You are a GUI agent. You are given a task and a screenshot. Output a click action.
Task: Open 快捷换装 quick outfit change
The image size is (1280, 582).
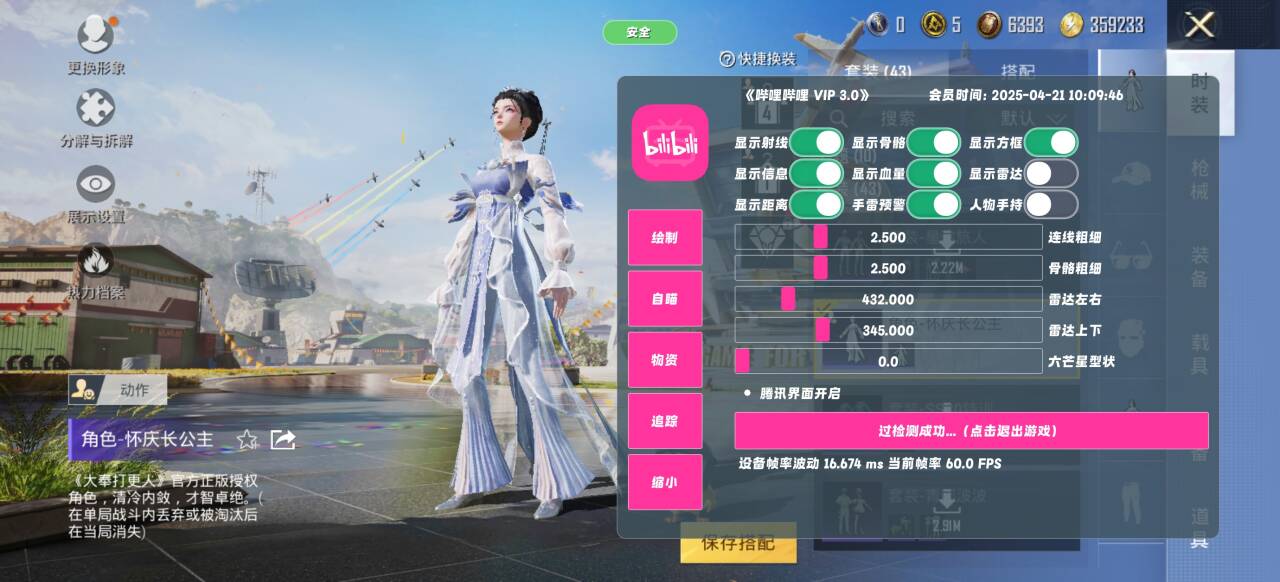click(758, 59)
